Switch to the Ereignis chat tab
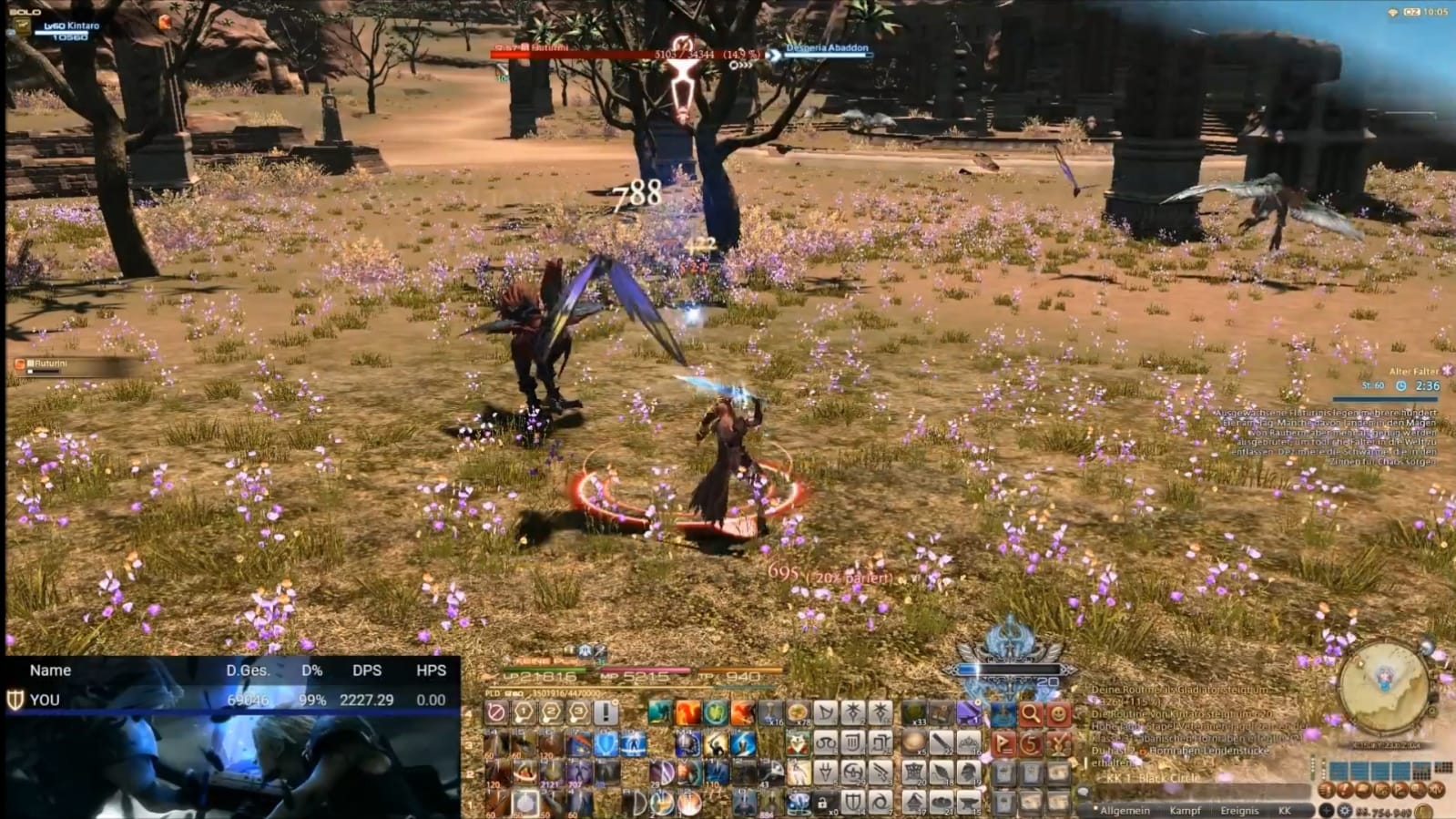 pyautogui.click(x=1240, y=811)
